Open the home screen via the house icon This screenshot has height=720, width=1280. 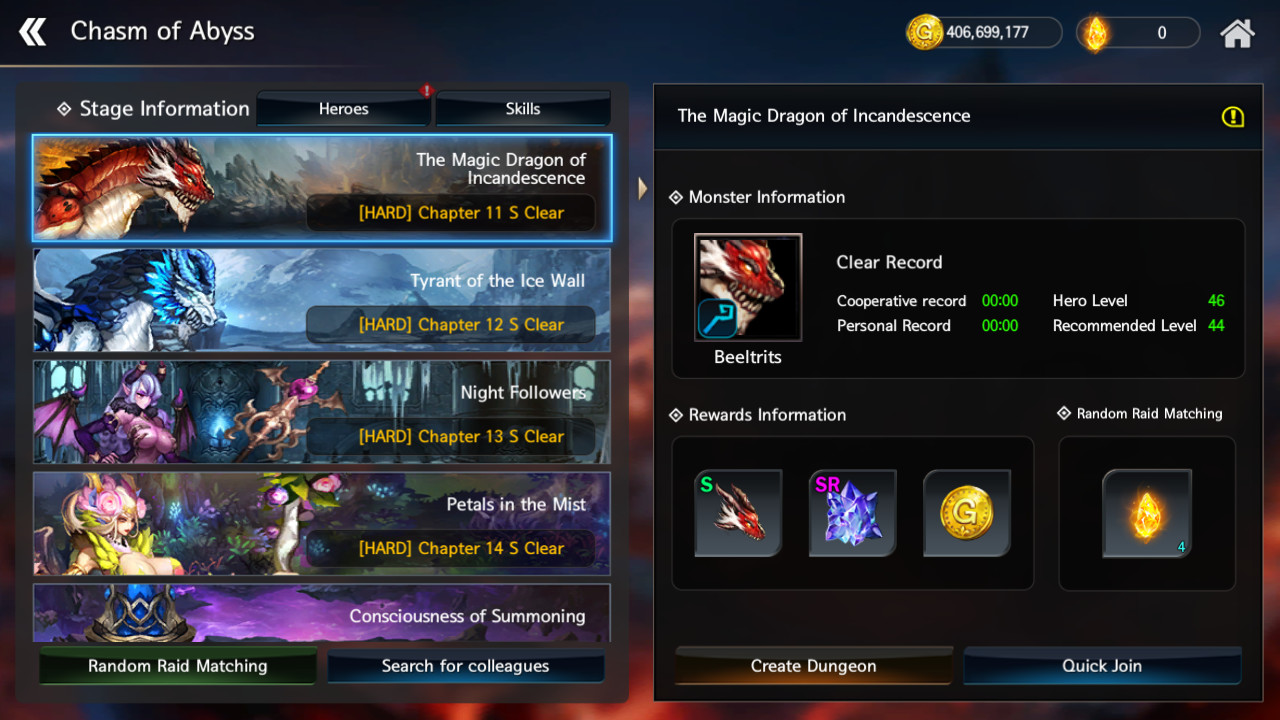pyautogui.click(x=1237, y=31)
